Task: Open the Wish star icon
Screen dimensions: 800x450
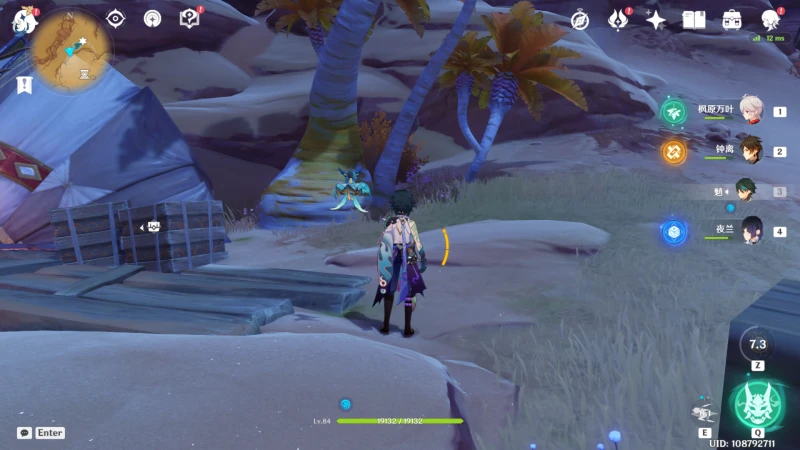Action: (x=656, y=20)
